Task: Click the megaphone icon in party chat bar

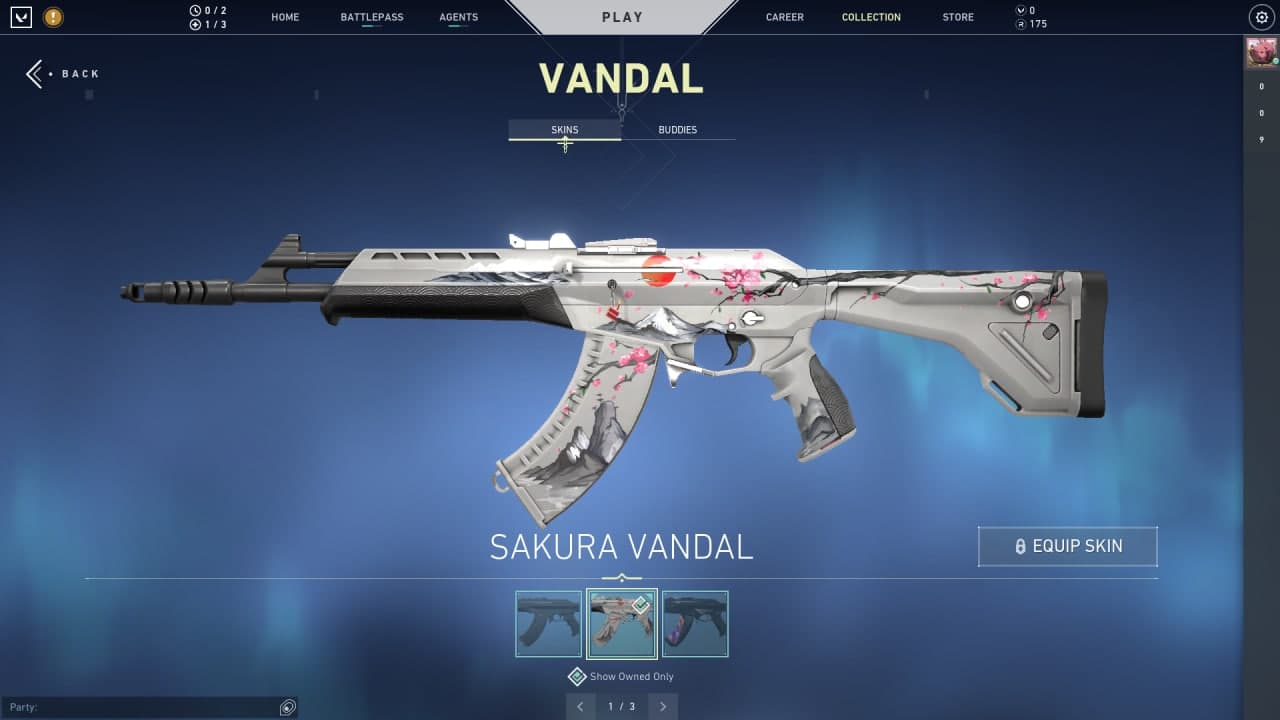Action: coord(287,707)
